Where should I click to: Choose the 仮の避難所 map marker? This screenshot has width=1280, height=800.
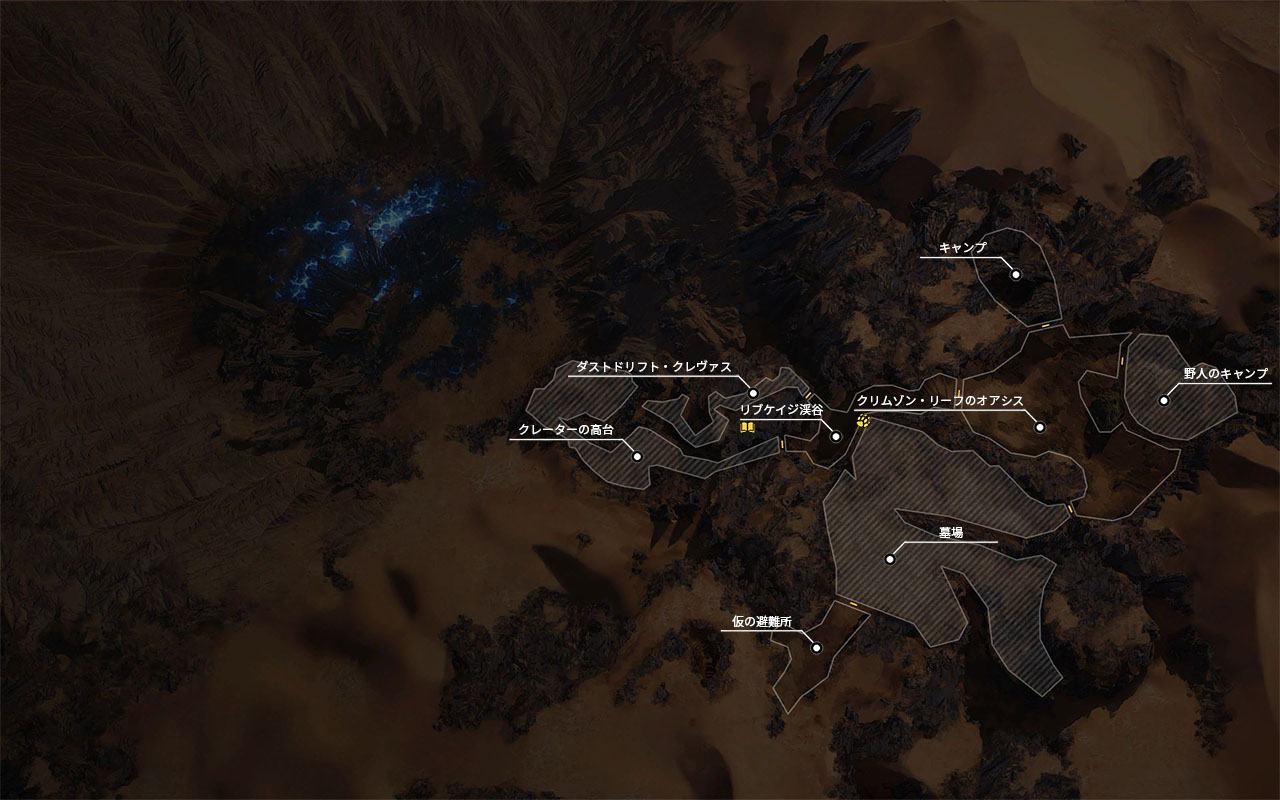[x=816, y=648]
